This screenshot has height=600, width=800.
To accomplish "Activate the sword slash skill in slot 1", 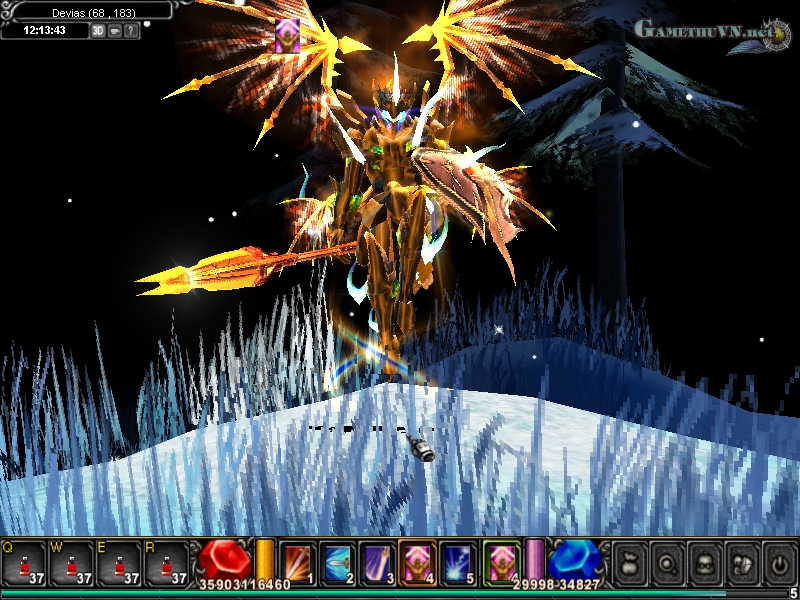I will click(x=298, y=561).
